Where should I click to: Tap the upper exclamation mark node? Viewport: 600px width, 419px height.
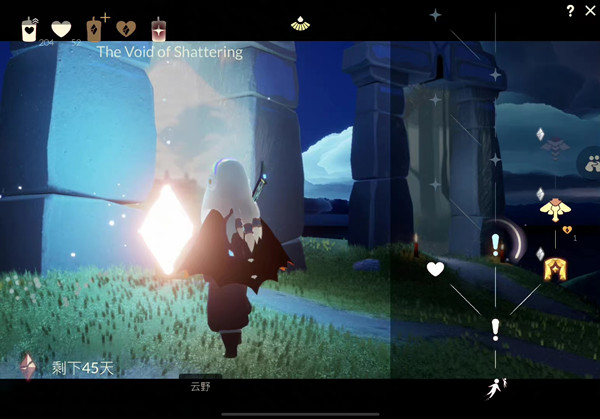point(495,243)
